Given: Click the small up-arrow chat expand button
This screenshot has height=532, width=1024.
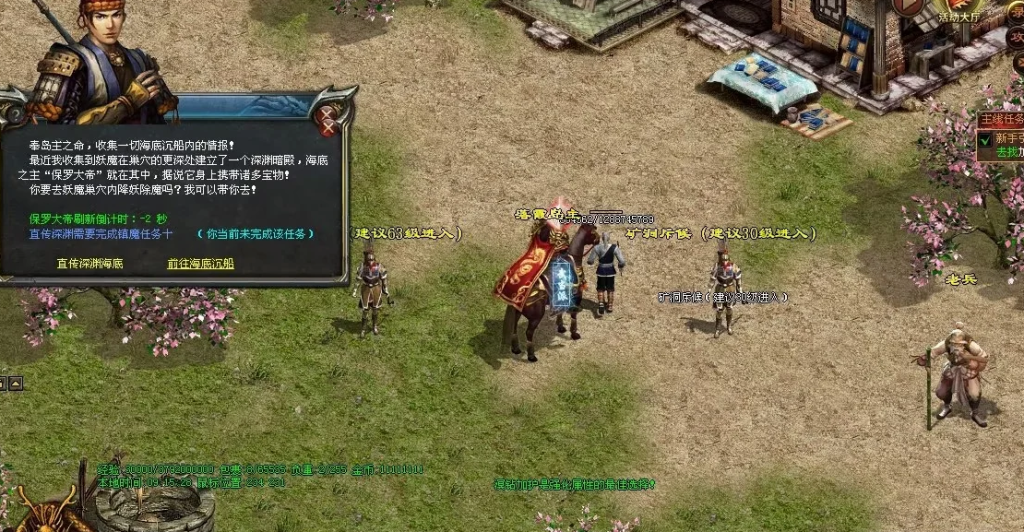Looking at the screenshot, I should coord(16,382).
